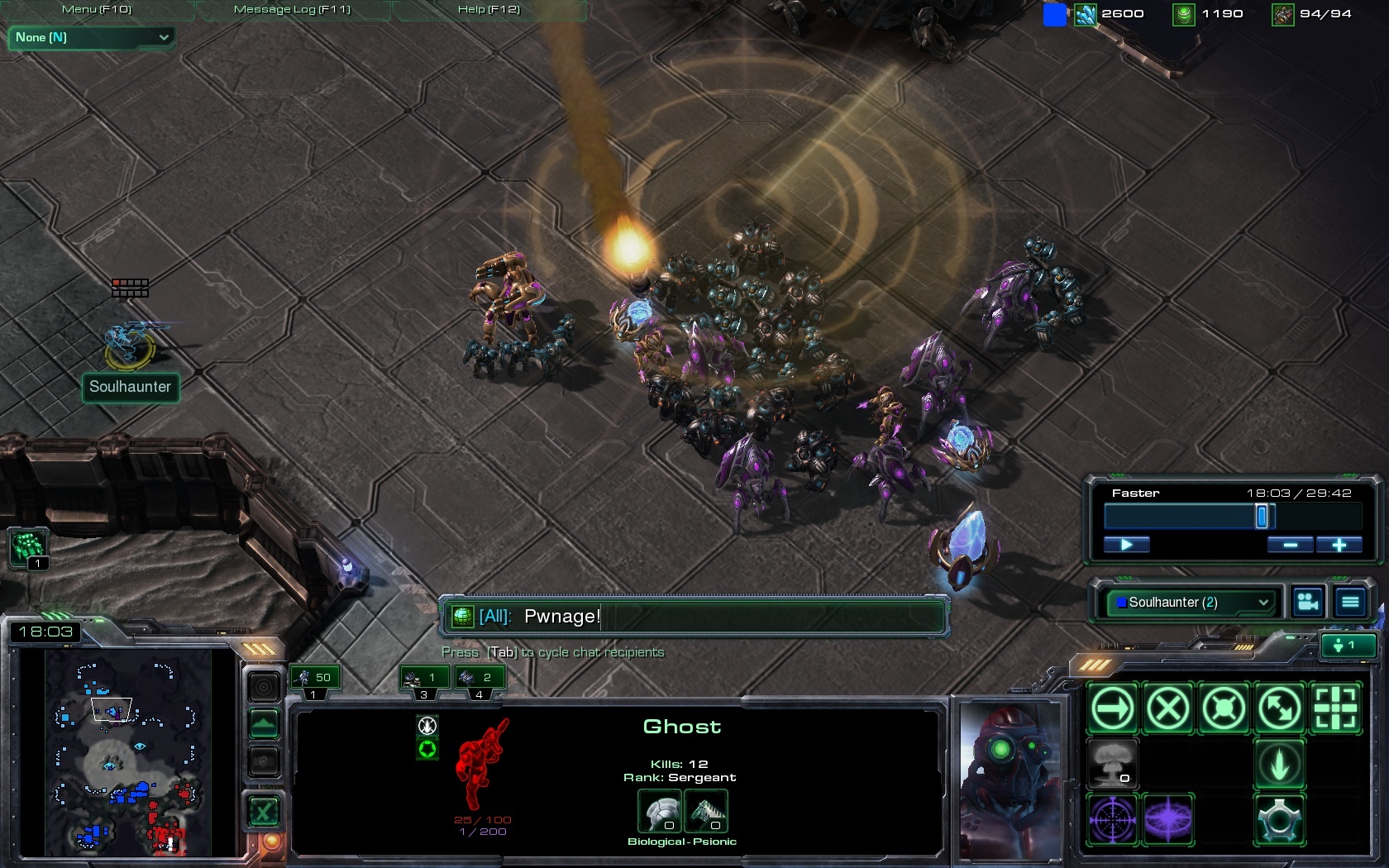Image resolution: width=1389 pixels, height=868 pixels.
Task: Open the replay options list button
Action: coord(1350,603)
